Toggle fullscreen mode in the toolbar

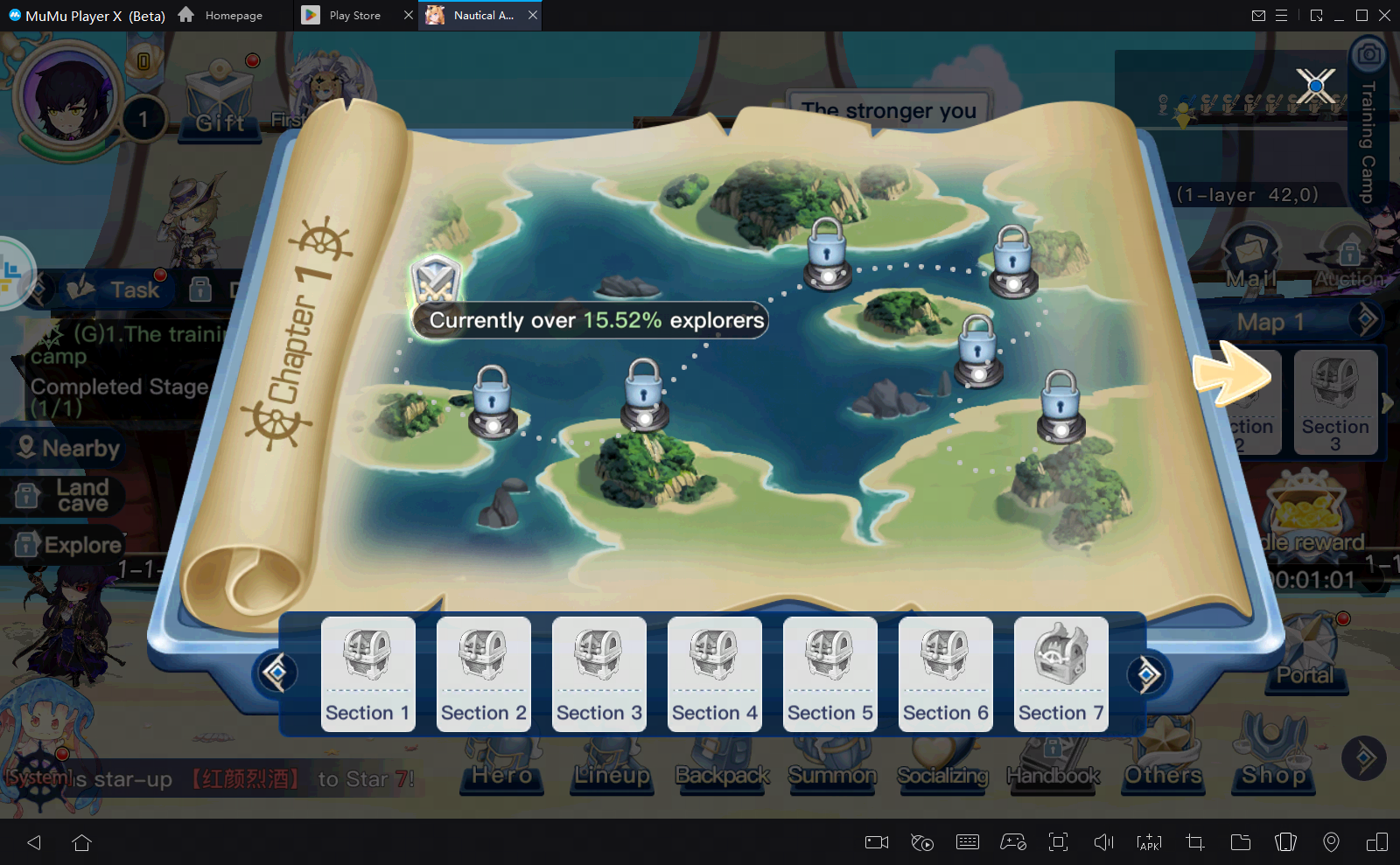1058,842
